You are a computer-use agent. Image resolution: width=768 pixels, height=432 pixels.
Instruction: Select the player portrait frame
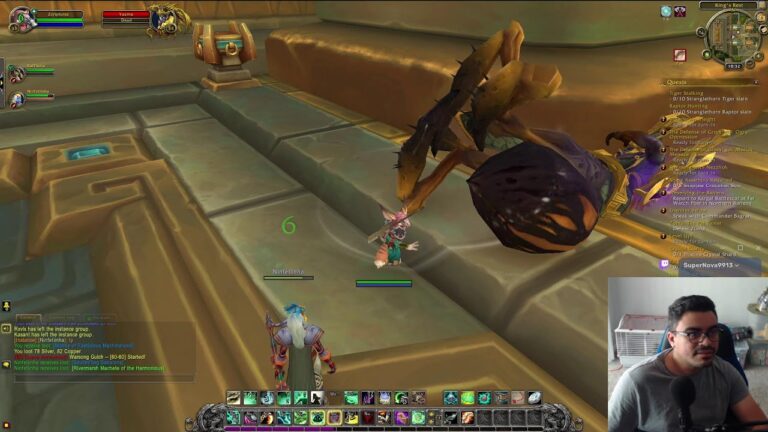click(20, 18)
